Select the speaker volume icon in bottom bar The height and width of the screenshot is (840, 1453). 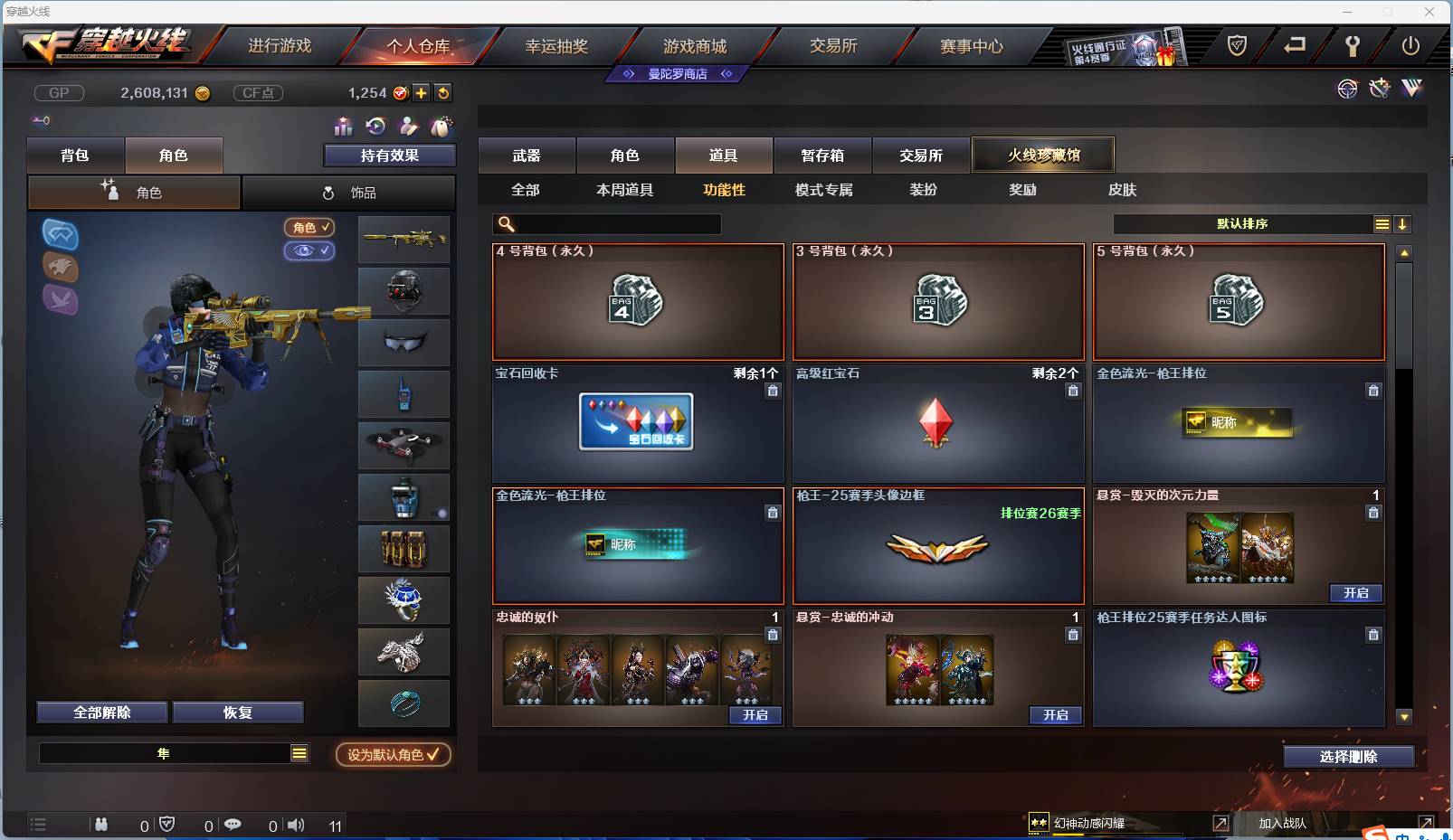pos(296,825)
